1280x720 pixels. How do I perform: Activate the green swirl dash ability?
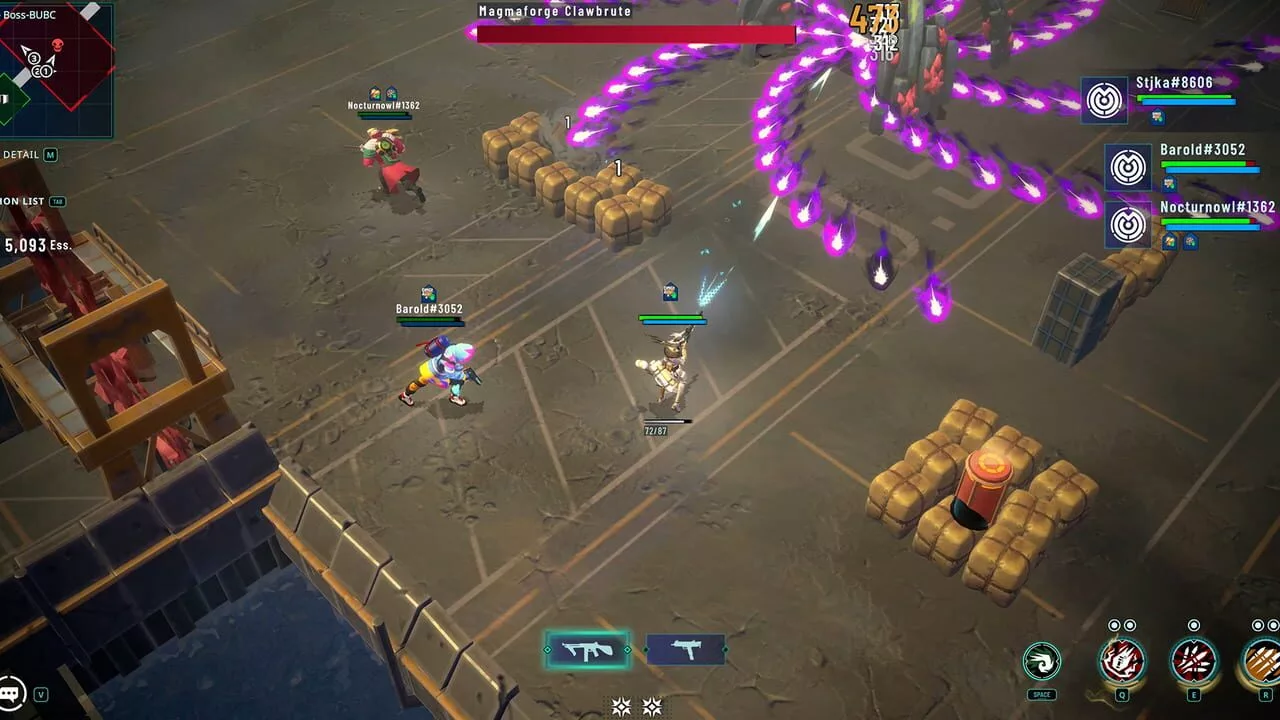1041,661
